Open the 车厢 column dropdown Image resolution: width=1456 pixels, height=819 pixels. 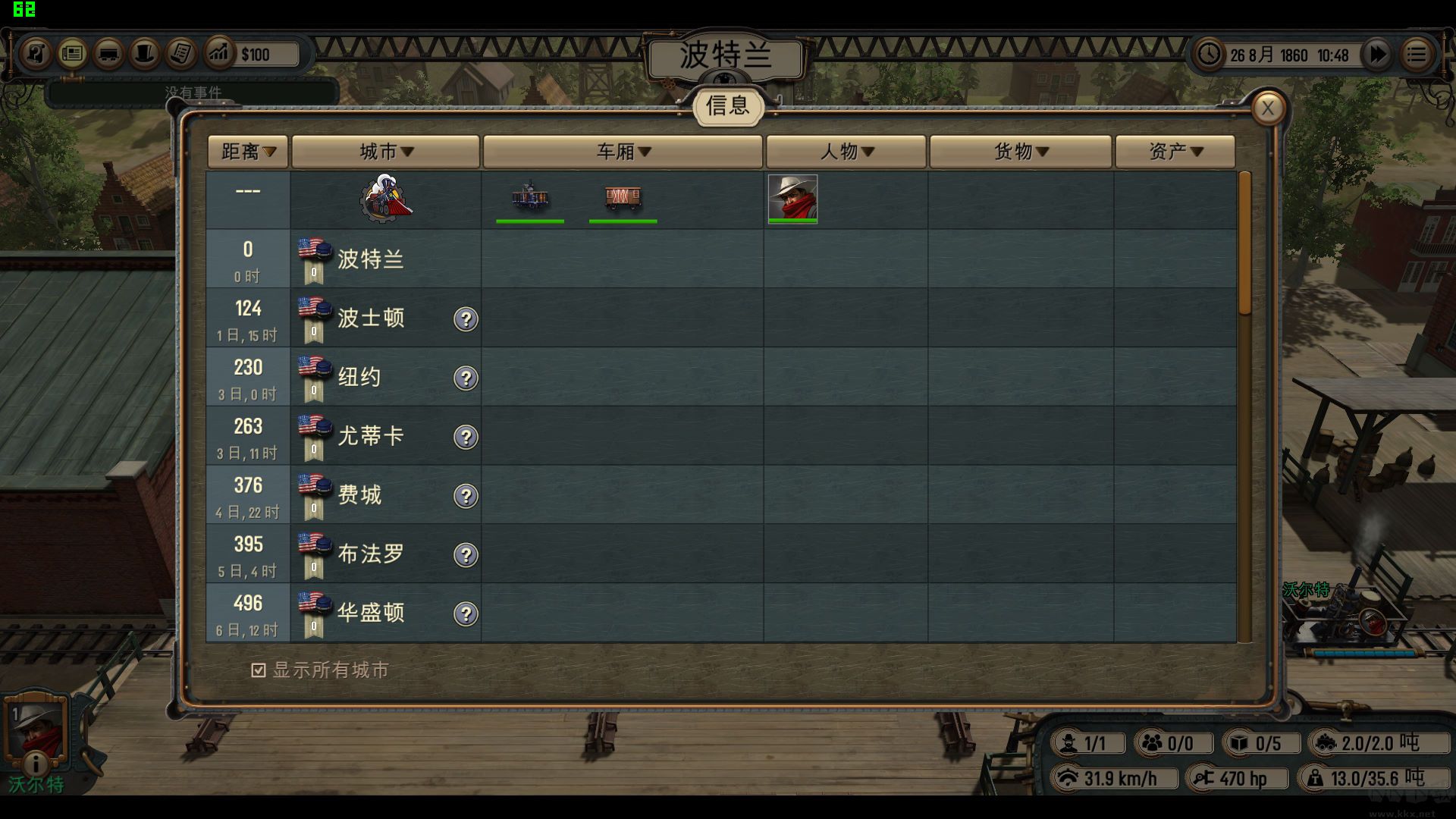(x=623, y=152)
